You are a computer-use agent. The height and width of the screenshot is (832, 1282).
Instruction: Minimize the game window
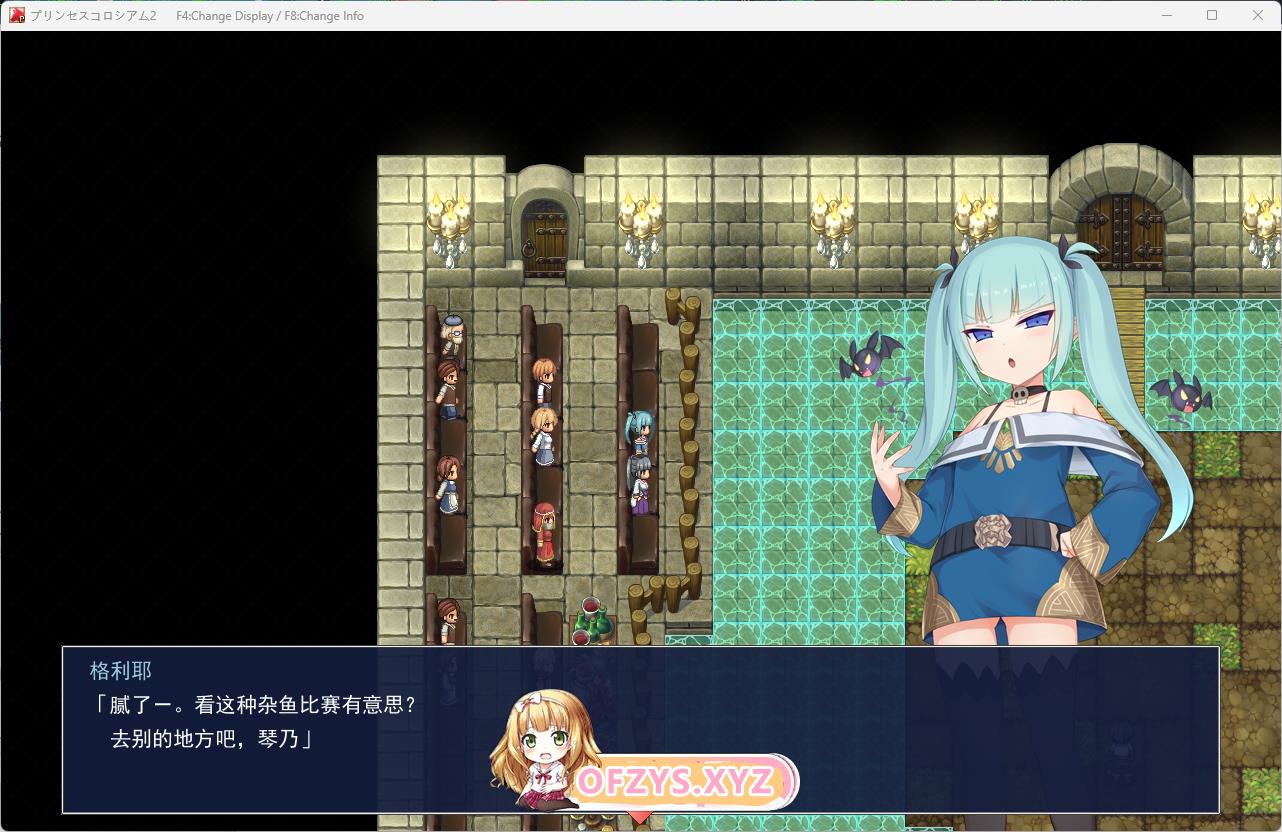click(1166, 15)
